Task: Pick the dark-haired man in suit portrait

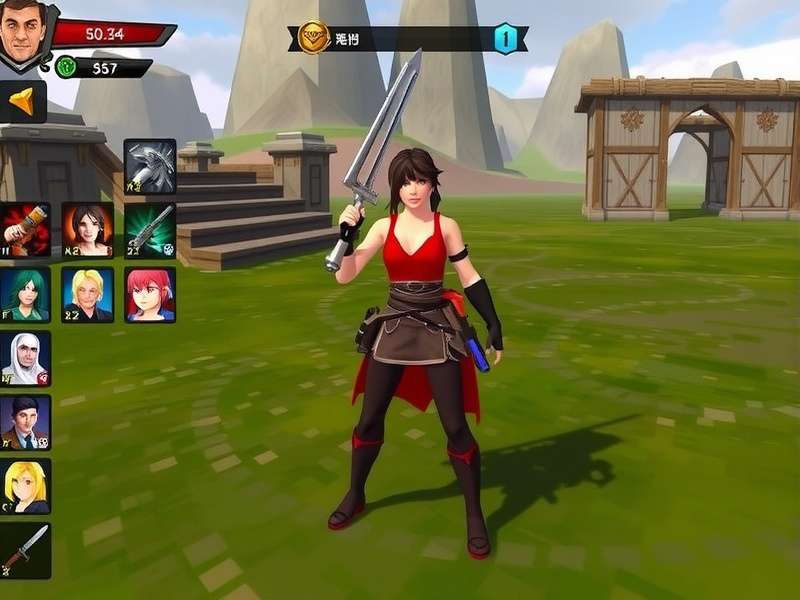Action: coord(25,422)
